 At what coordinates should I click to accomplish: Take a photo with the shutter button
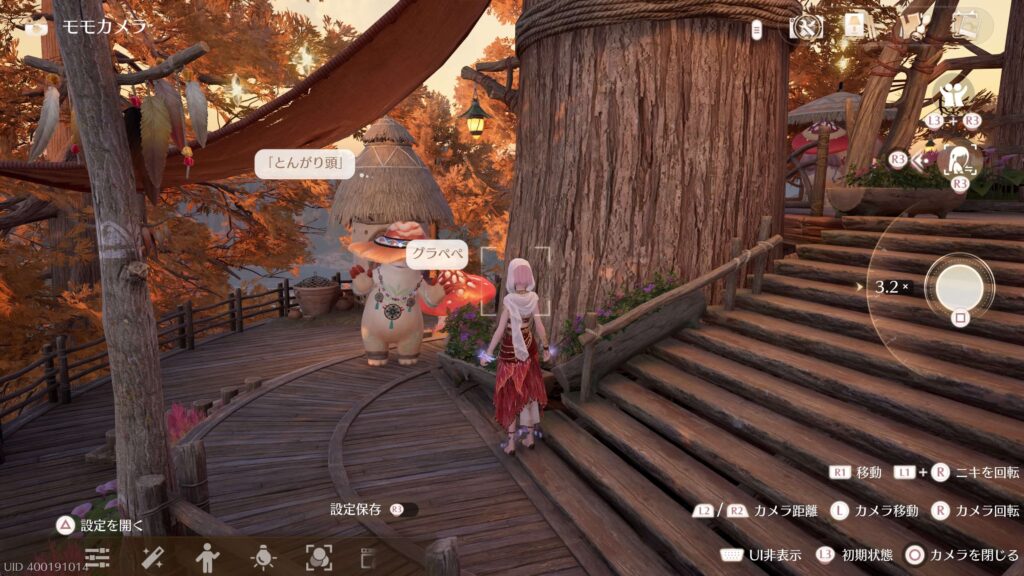coord(959,286)
